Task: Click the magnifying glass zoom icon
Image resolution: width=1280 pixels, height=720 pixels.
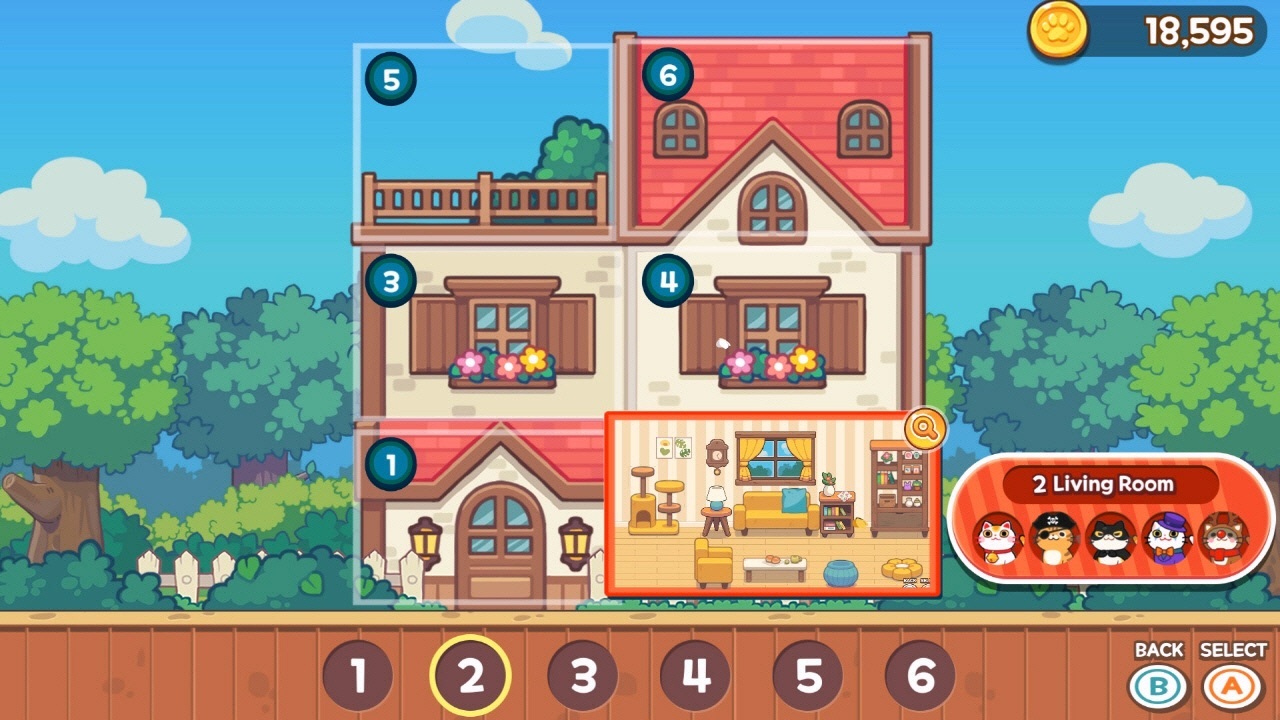Action: coord(925,430)
